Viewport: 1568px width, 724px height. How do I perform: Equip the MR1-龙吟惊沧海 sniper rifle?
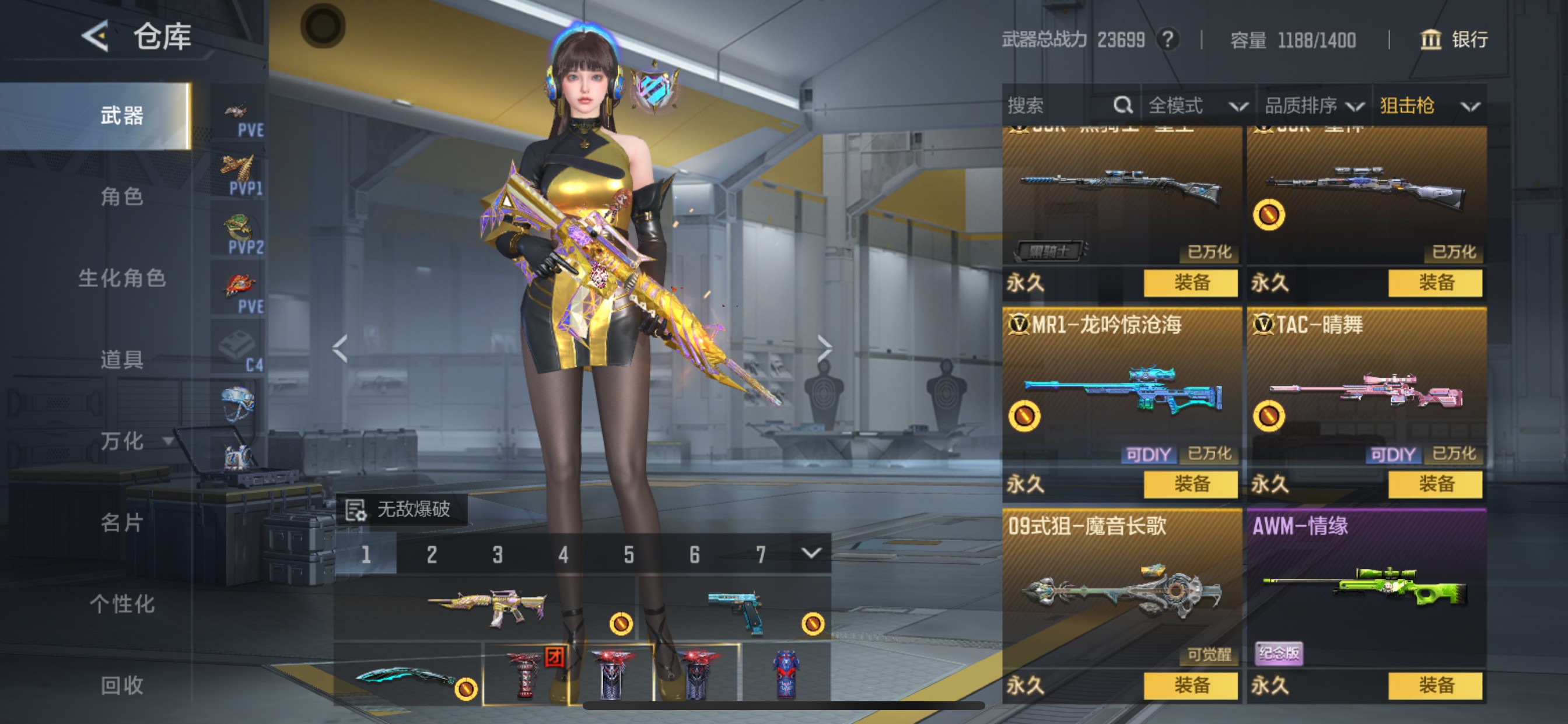coord(1191,484)
